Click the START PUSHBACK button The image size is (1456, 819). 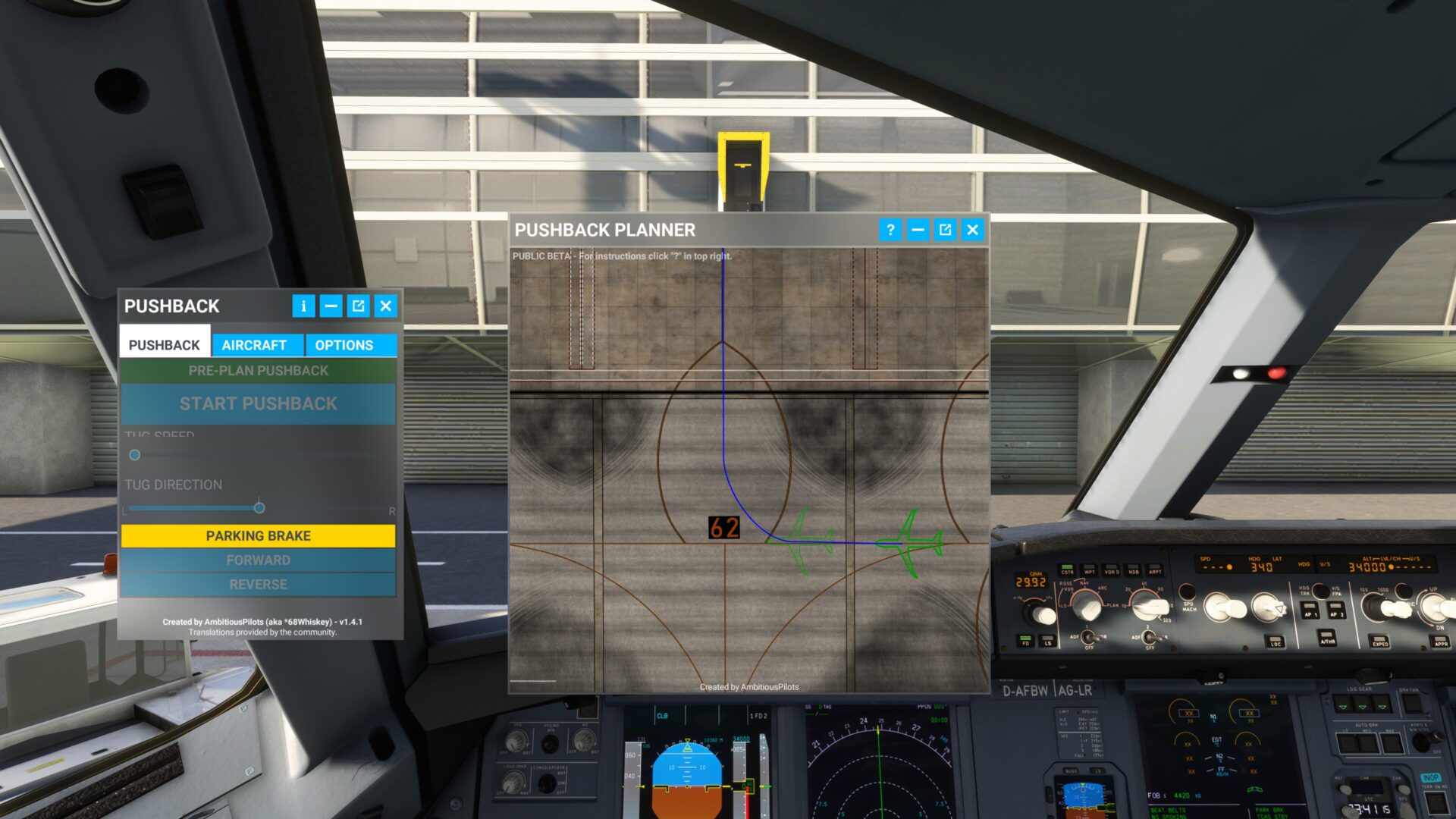[x=257, y=403]
